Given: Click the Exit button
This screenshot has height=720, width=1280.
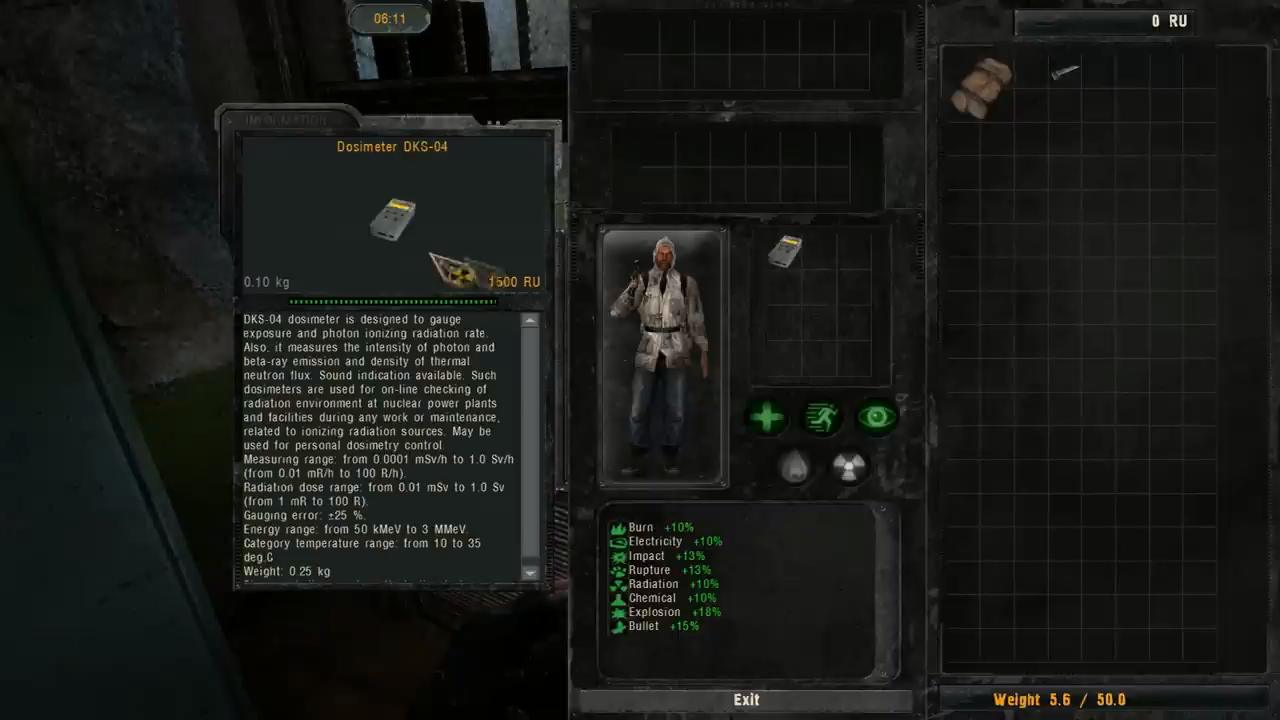Looking at the screenshot, I should coord(746,700).
